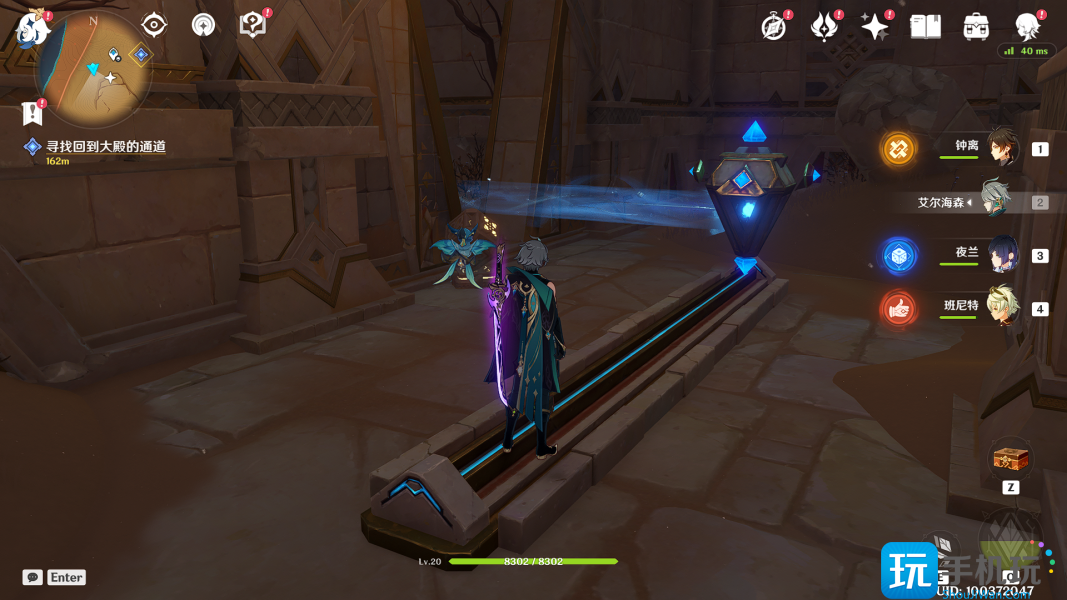This screenshot has height=600, width=1067.
Task: Select party member 艾尔海森
Action: [x=994, y=202]
